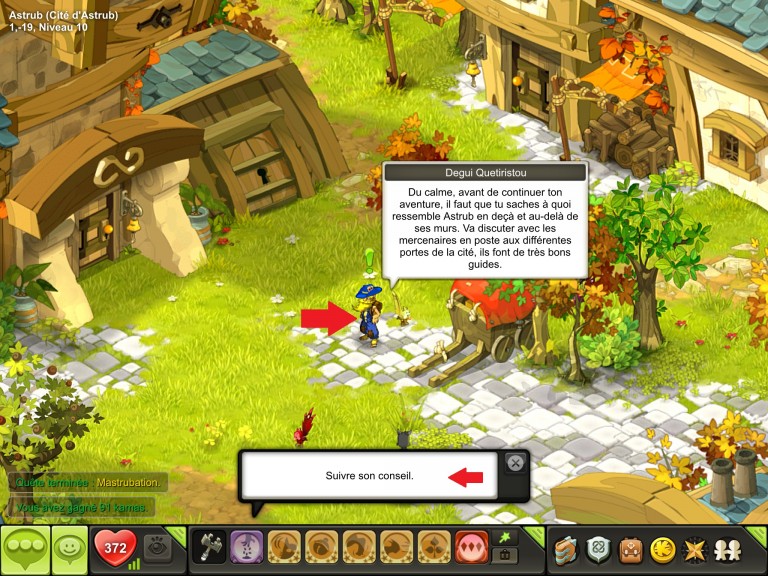Screen dimensions: 768x576
Task: Switch to the green star spells tab
Action: [503, 539]
